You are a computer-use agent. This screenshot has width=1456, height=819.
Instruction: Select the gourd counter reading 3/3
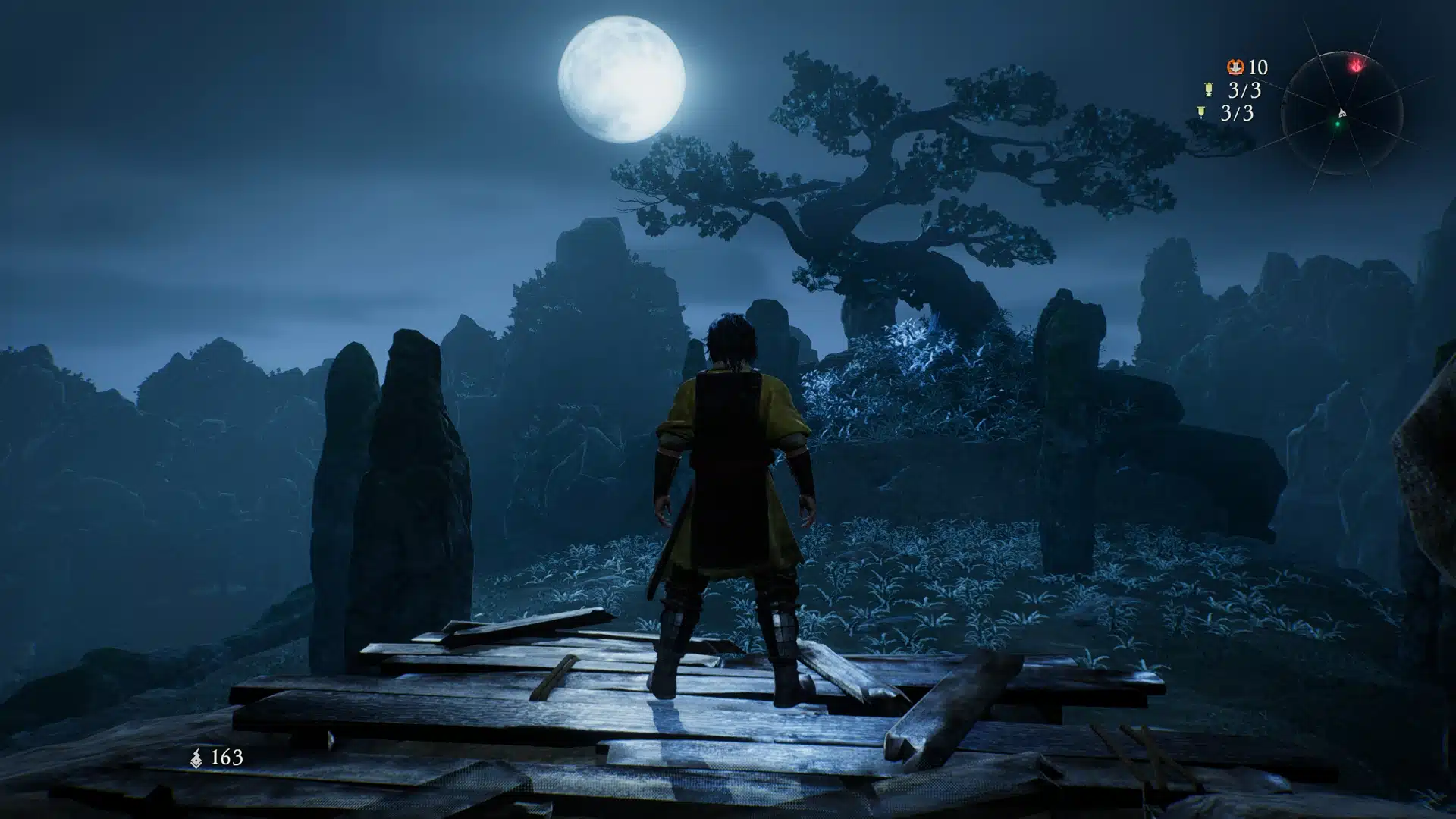point(1244,90)
